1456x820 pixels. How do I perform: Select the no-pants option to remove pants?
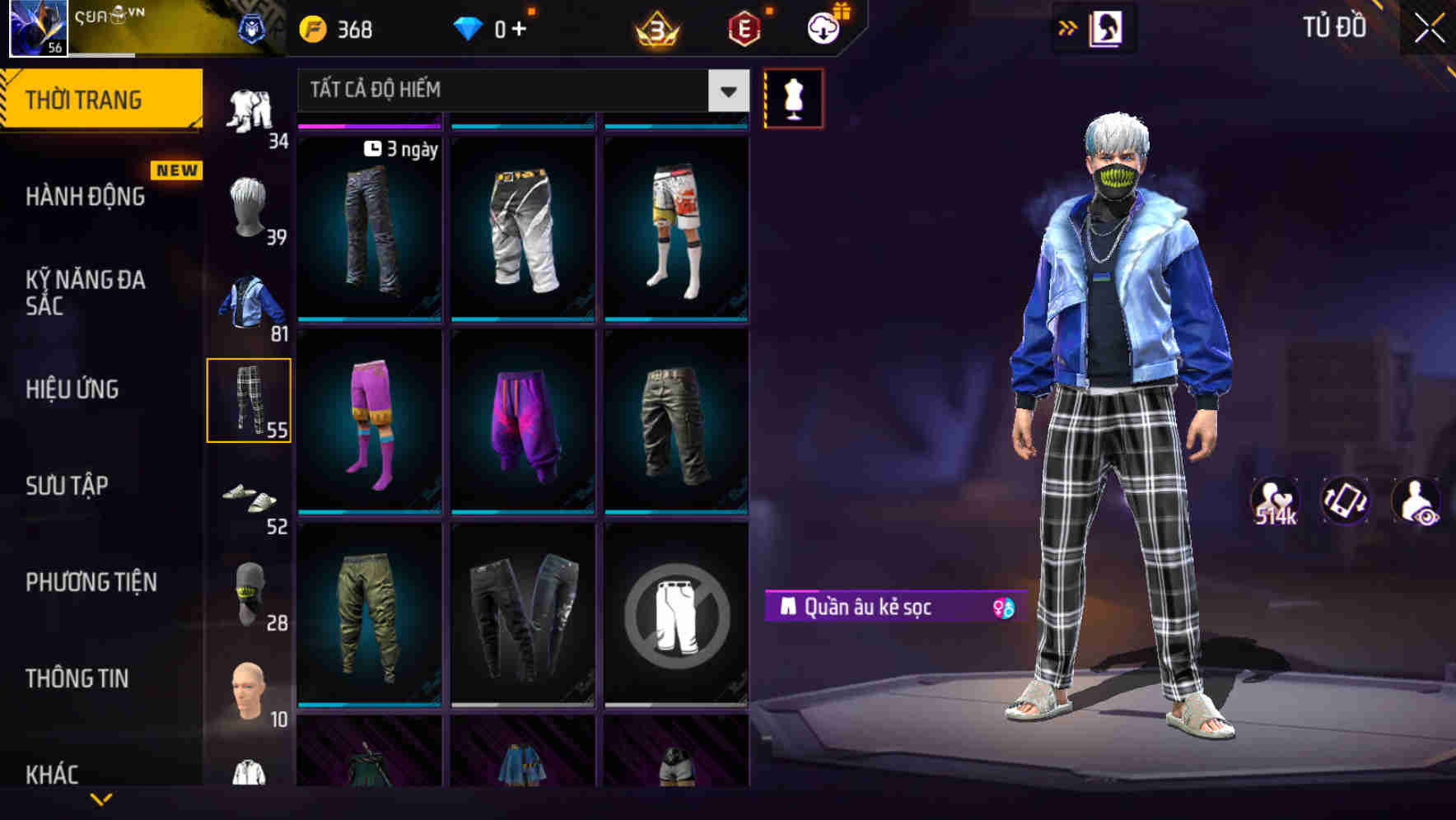pos(675,619)
